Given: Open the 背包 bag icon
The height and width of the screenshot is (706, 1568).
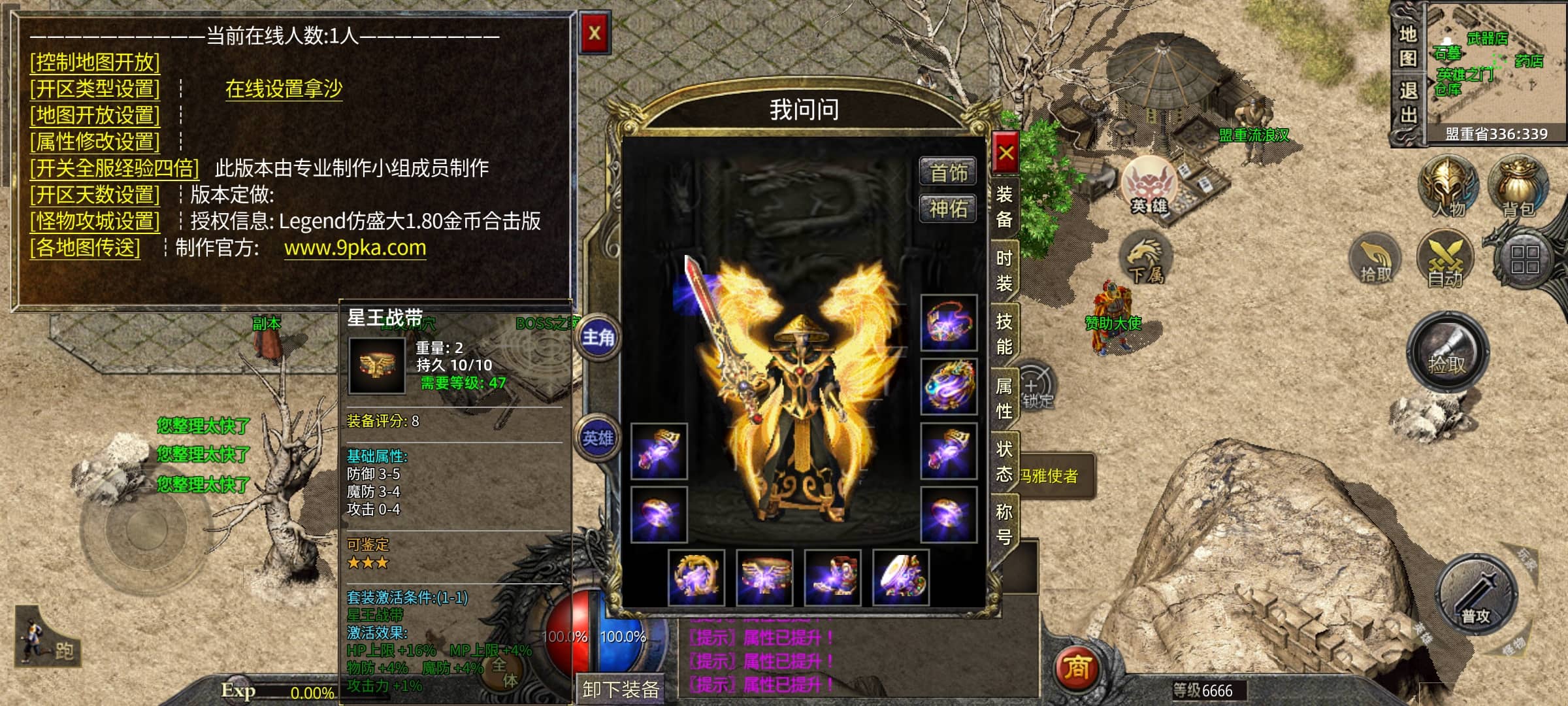Looking at the screenshot, I should coord(1518,186).
